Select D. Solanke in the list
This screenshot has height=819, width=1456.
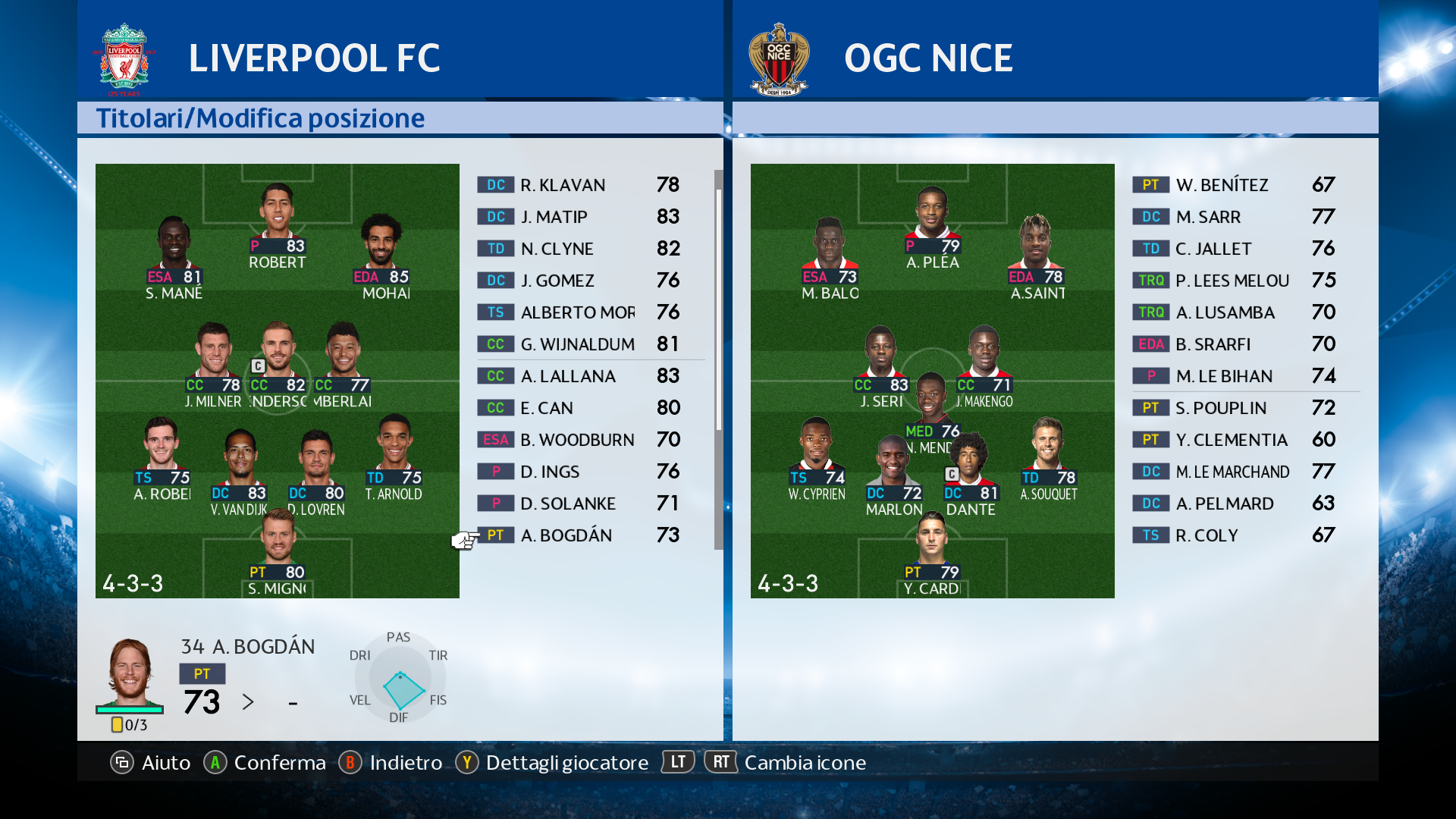tap(580, 504)
